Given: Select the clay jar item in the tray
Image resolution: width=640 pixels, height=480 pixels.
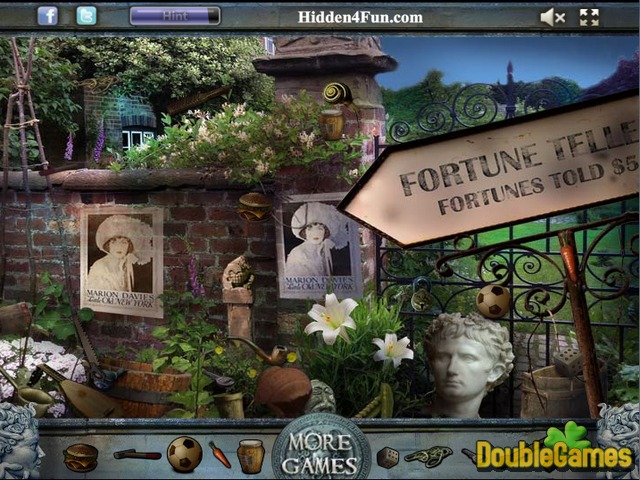Looking at the screenshot, I should (252, 455).
